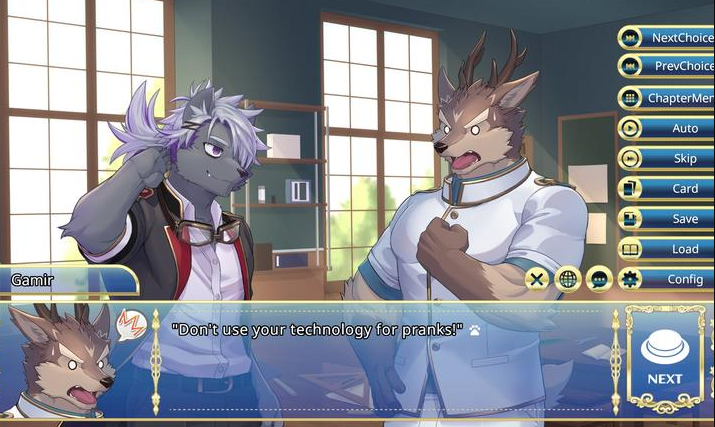Screen dimensions: 715x427
Task: Open the ChapterMenu
Action: [667, 98]
